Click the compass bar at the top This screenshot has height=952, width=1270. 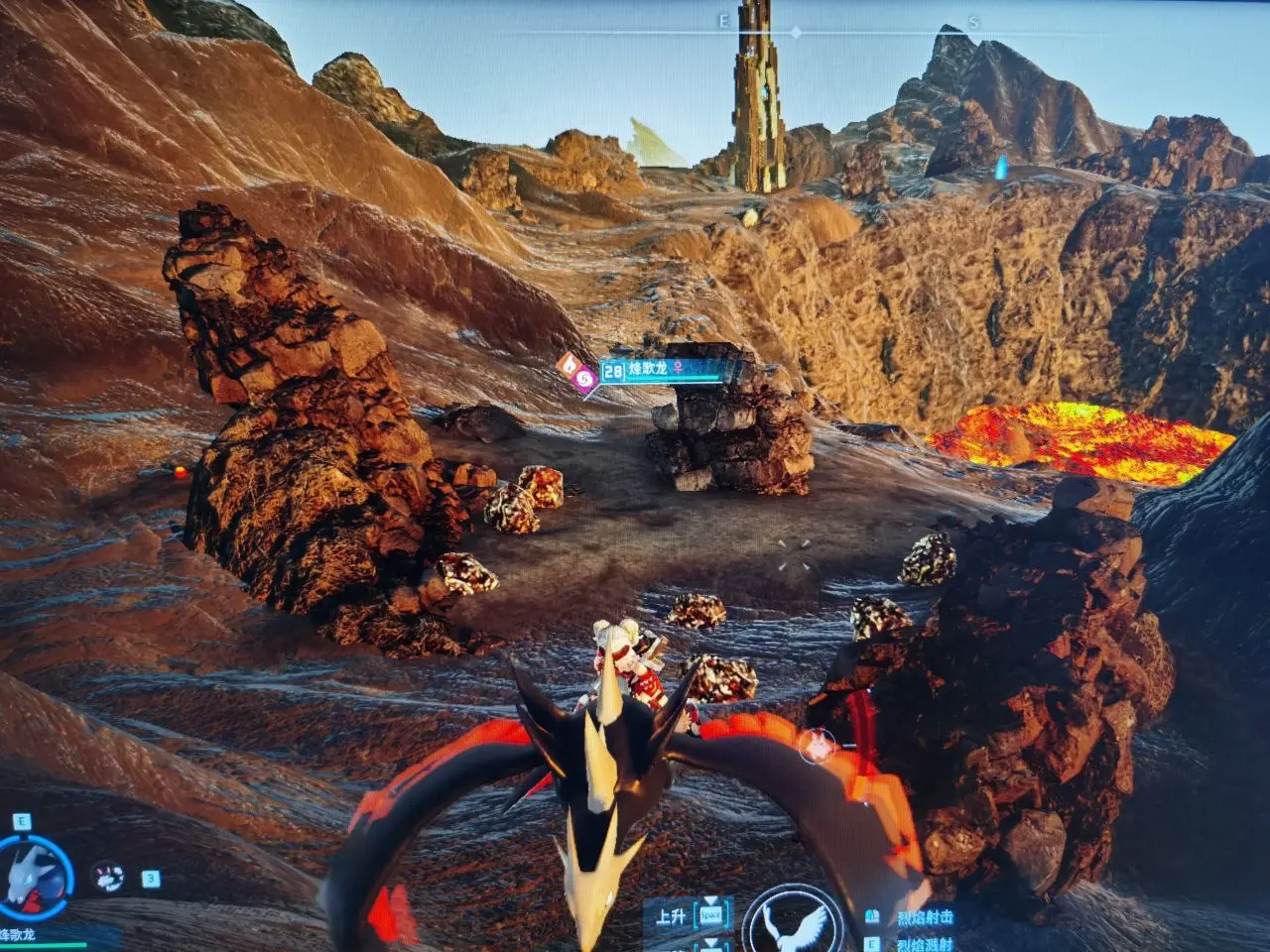tap(796, 31)
